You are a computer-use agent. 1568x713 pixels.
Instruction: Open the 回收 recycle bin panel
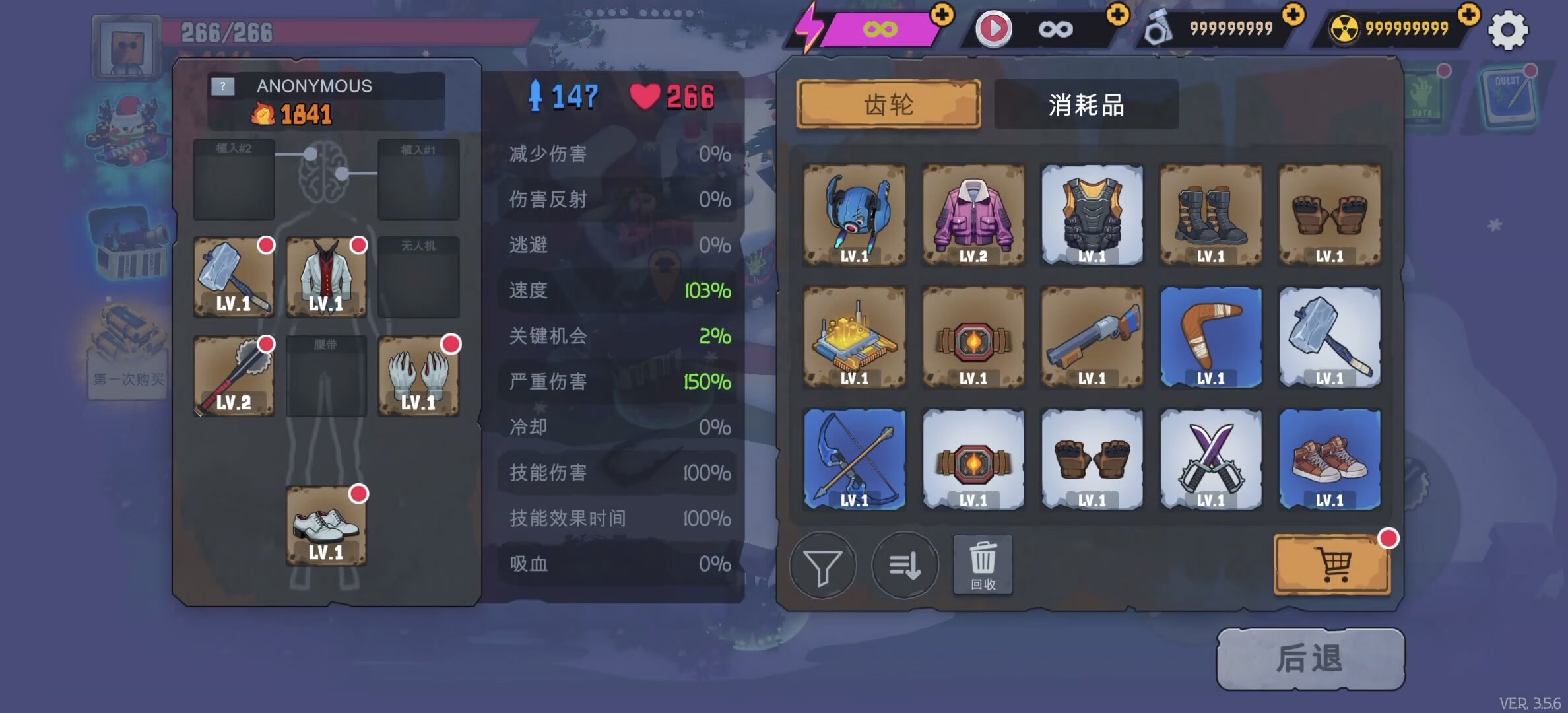(x=983, y=566)
